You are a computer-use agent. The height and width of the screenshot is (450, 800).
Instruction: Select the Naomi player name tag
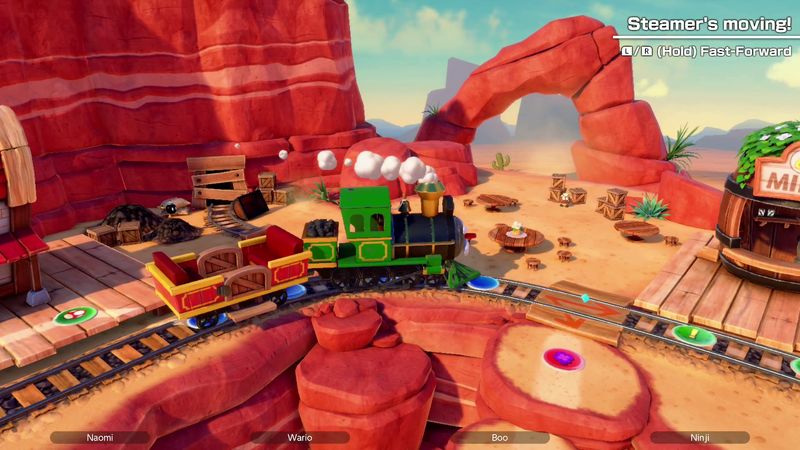pyautogui.click(x=100, y=437)
